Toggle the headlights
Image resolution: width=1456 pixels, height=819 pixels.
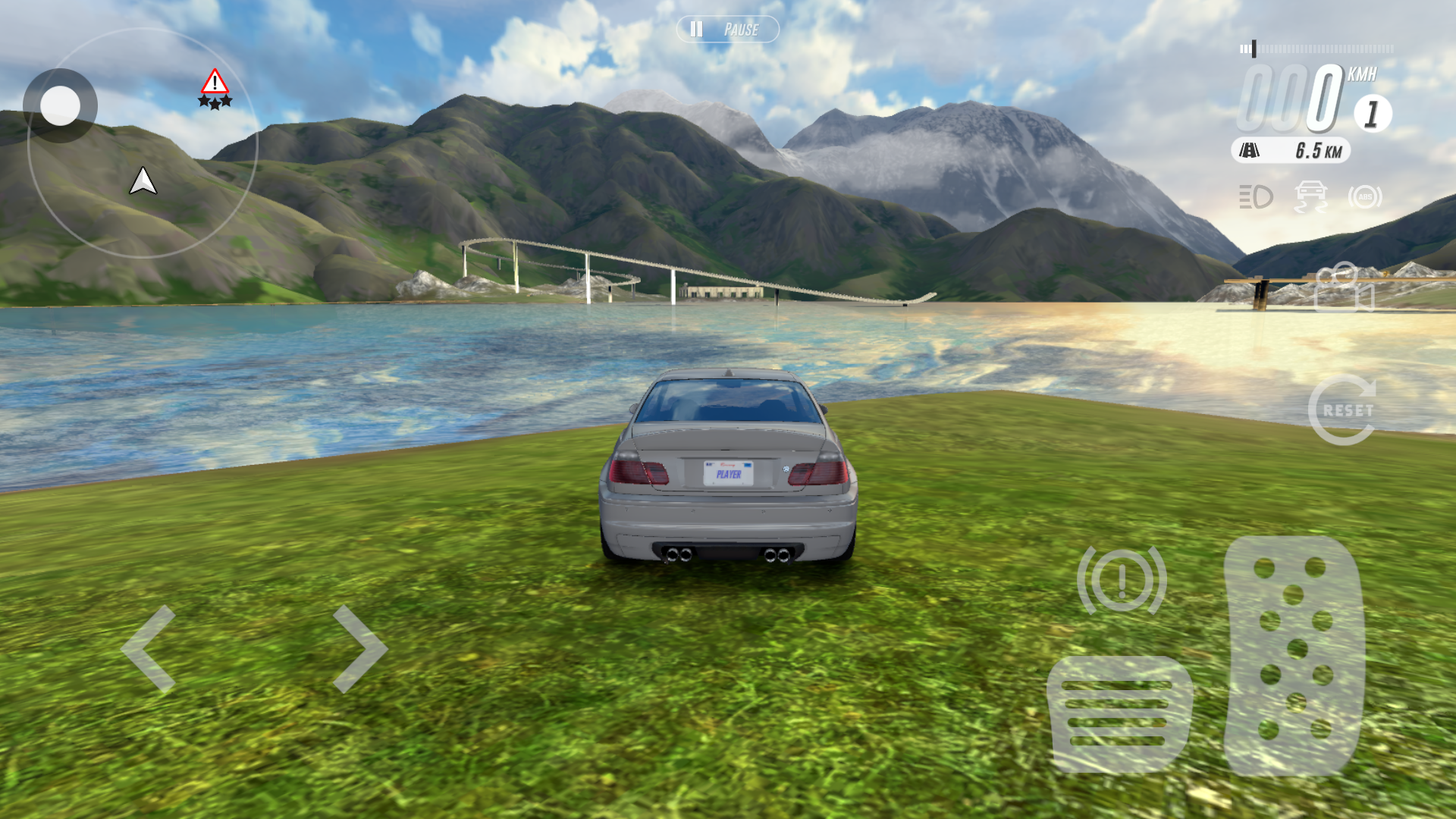click(1256, 197)
